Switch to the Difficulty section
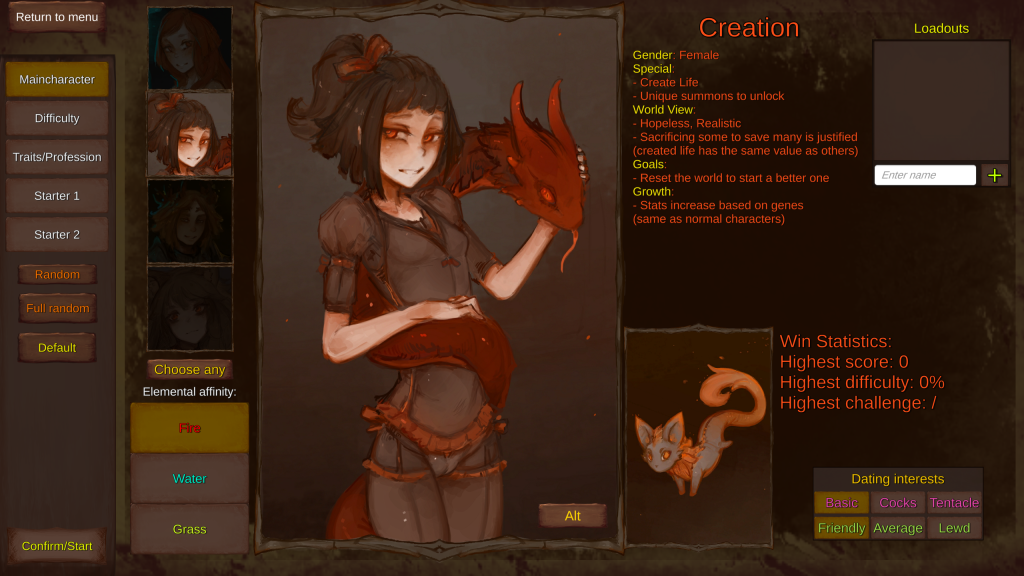Screen dimensions: 1024x576 pos(57,118)
